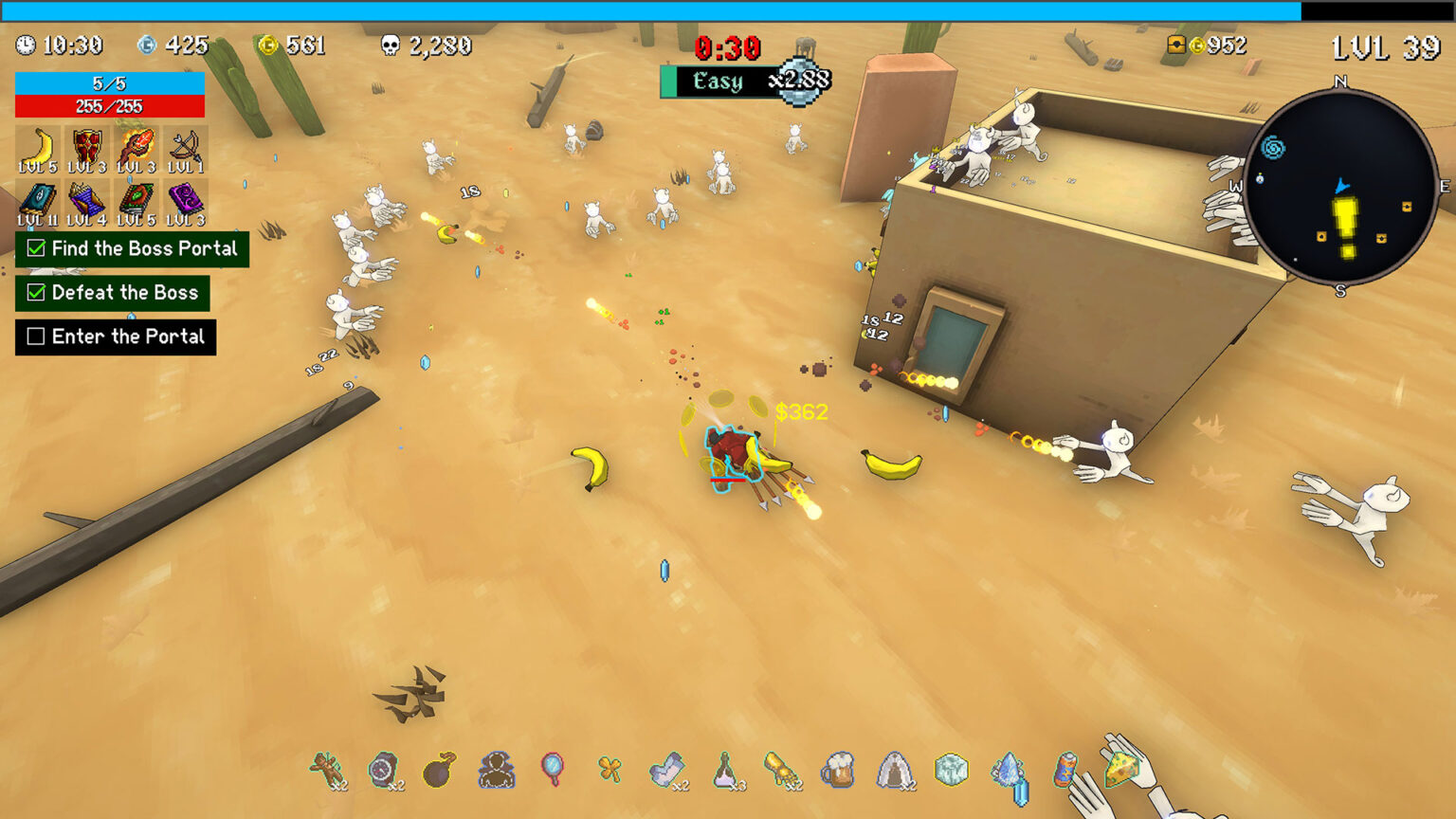The image size is (1456, 819).
Task: Select the purple swirl tome icon
Action: (186, 202)
